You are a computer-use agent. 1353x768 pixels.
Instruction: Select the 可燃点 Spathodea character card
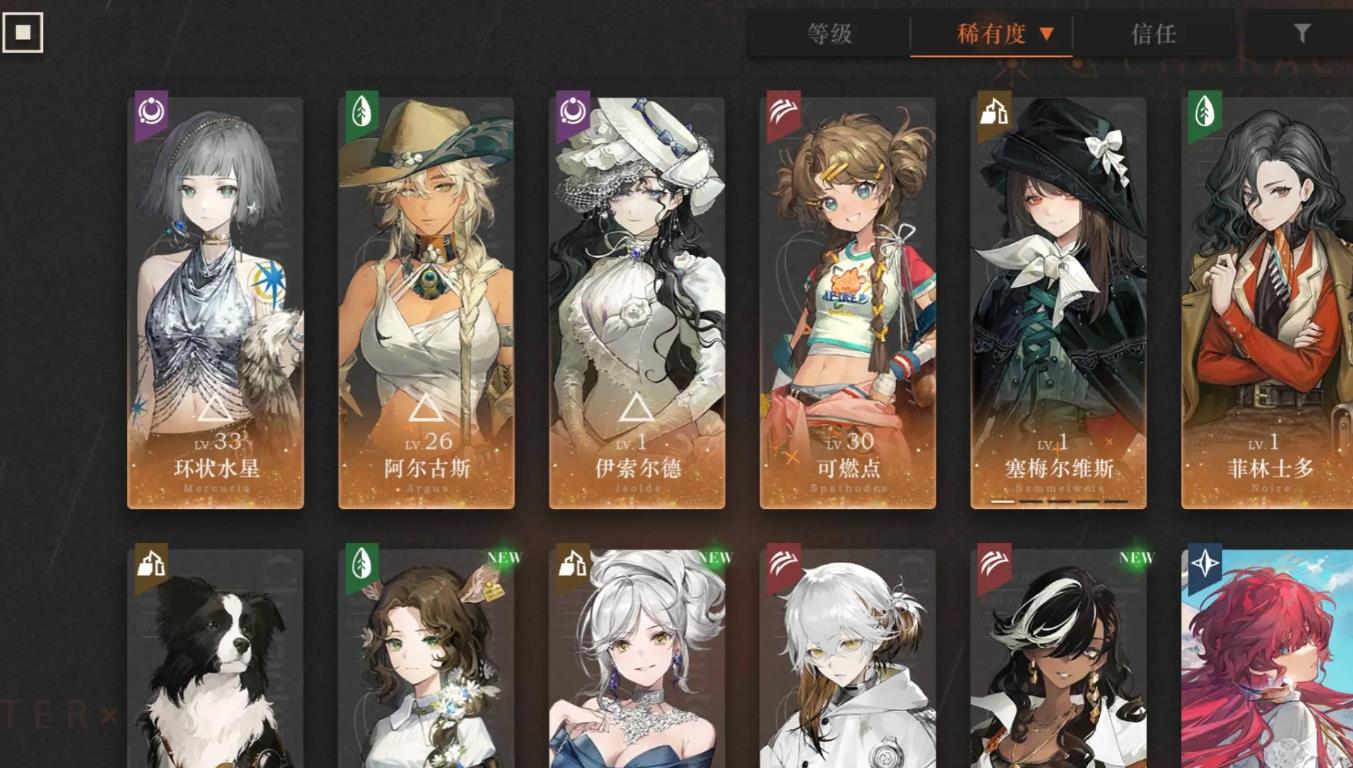click(848, 302)
